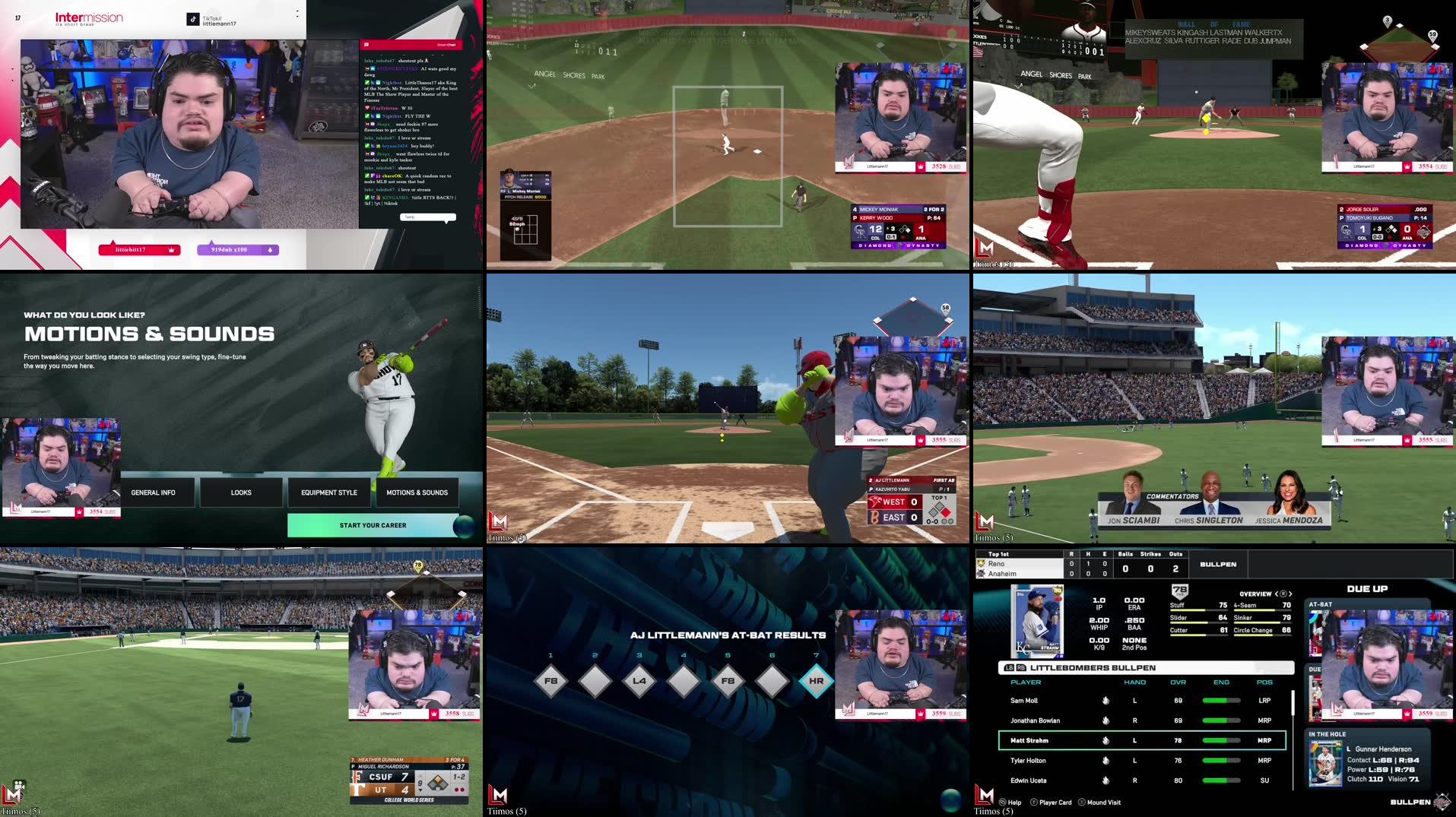Switch to the Looks tab
This screenshot has width=1456, height=817.
240,492
